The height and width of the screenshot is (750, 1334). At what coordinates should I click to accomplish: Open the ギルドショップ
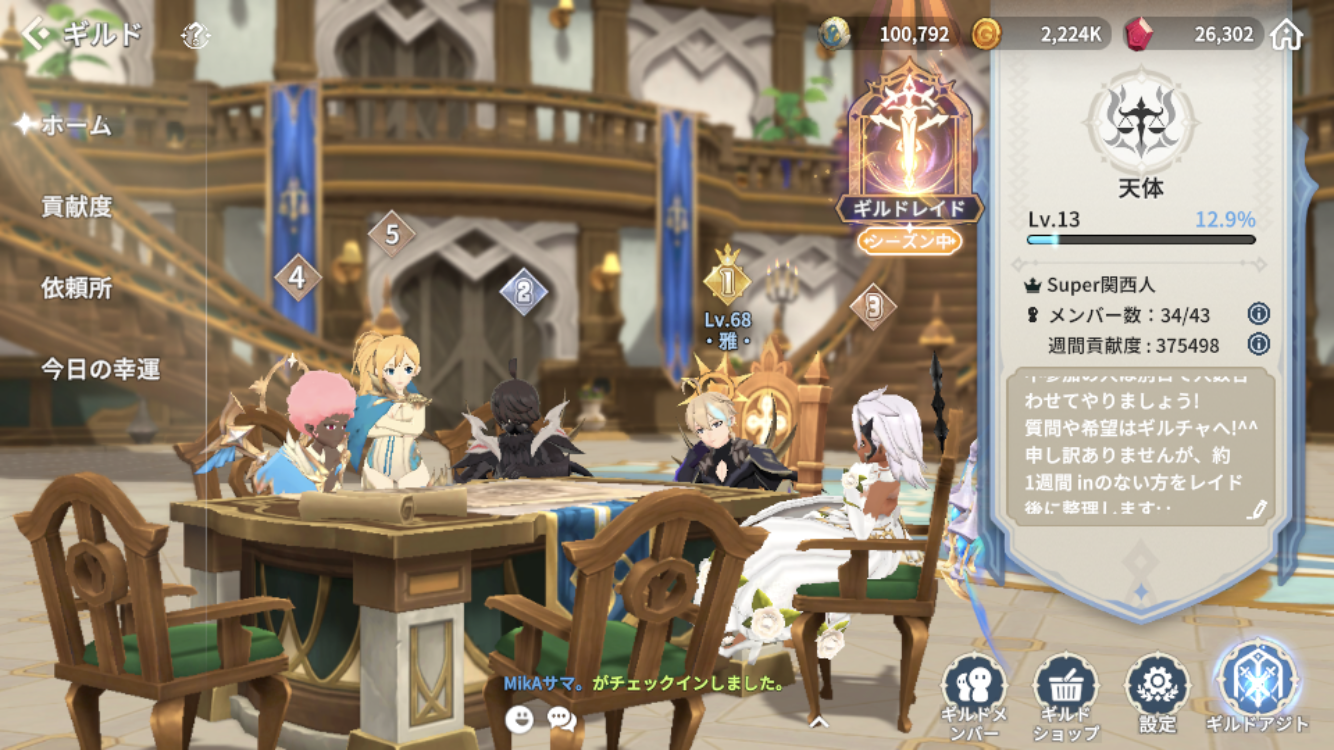1066,695
